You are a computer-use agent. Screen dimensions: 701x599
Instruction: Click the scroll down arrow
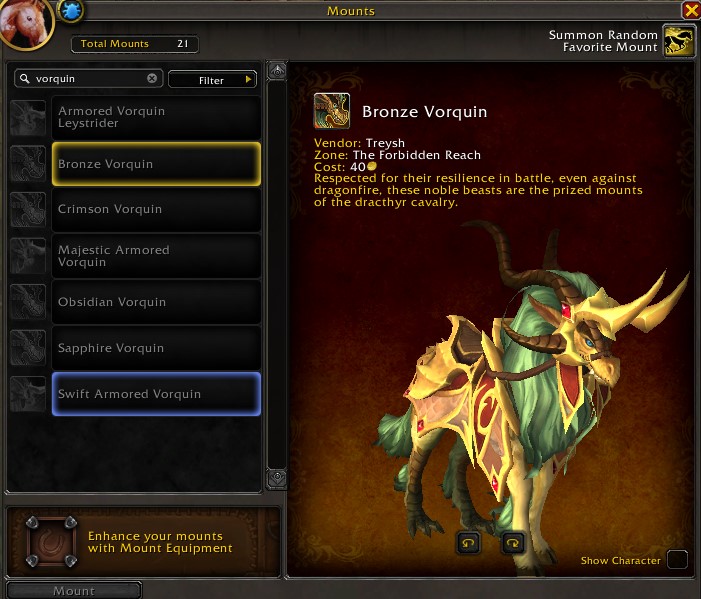(x=278, y=479)
